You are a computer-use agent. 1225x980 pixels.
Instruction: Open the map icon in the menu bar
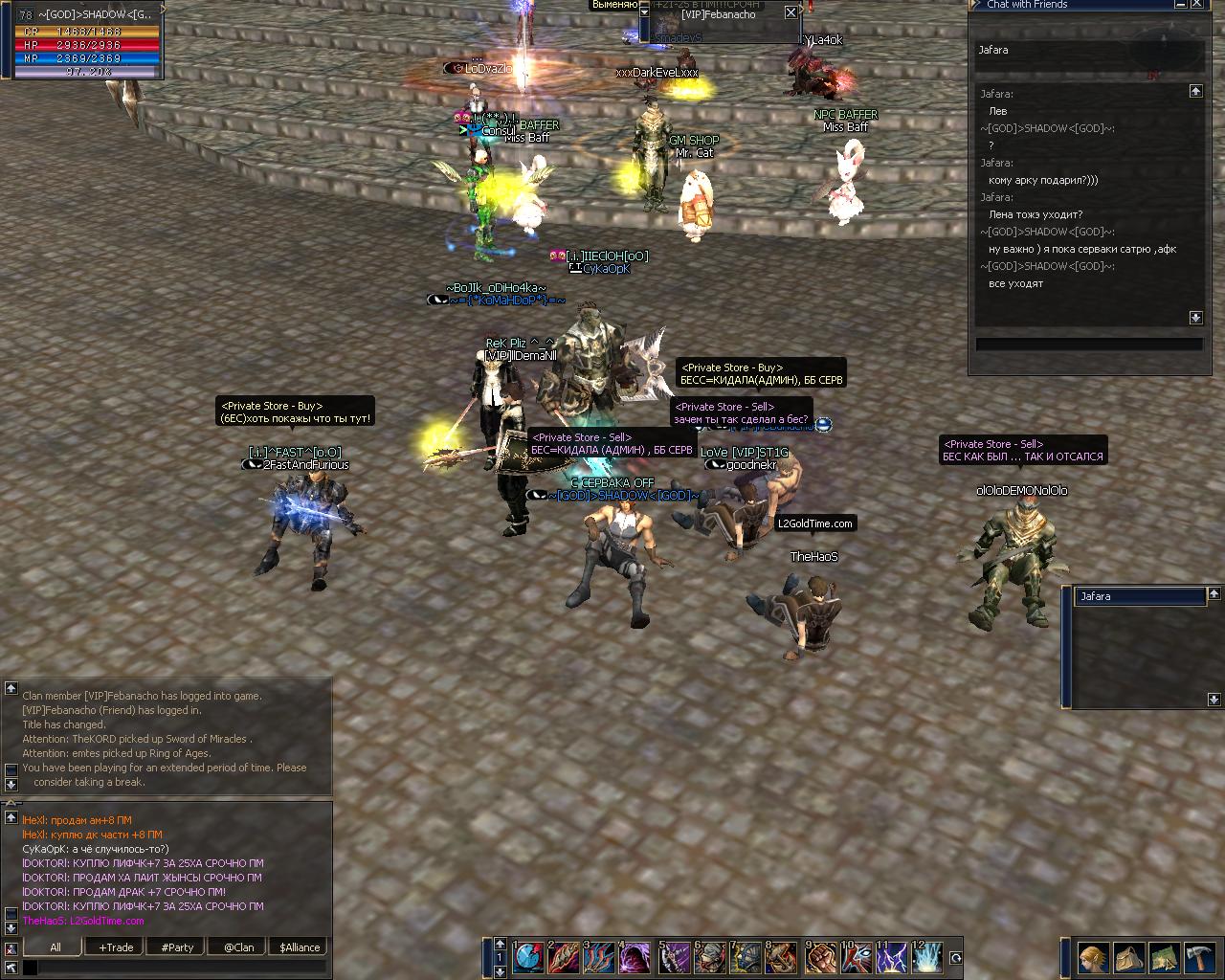tap(1164, 957)
